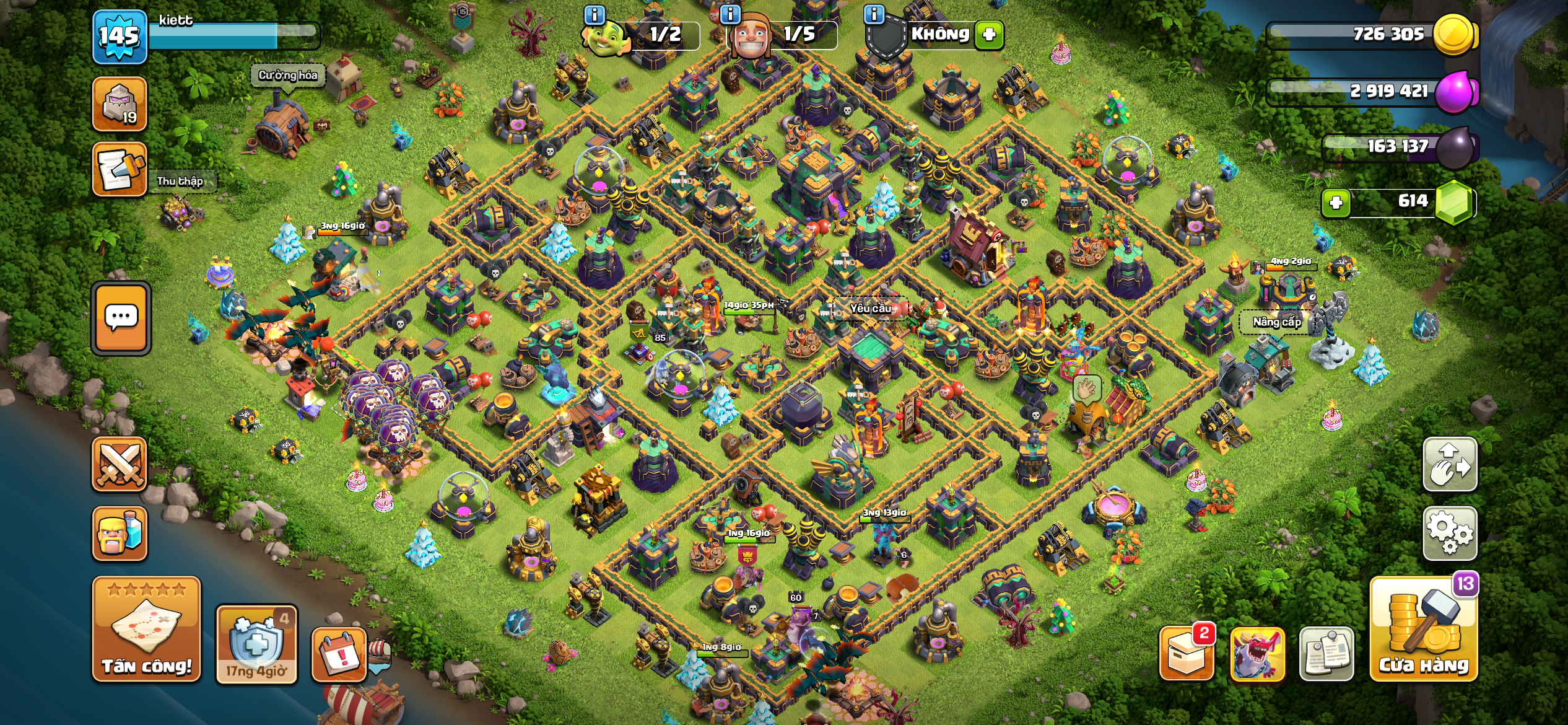Tap the Yêu cầu troop request bubble
Viewport: 1568px width, 725px height.
pyautogui.click(x=870, y=309)
